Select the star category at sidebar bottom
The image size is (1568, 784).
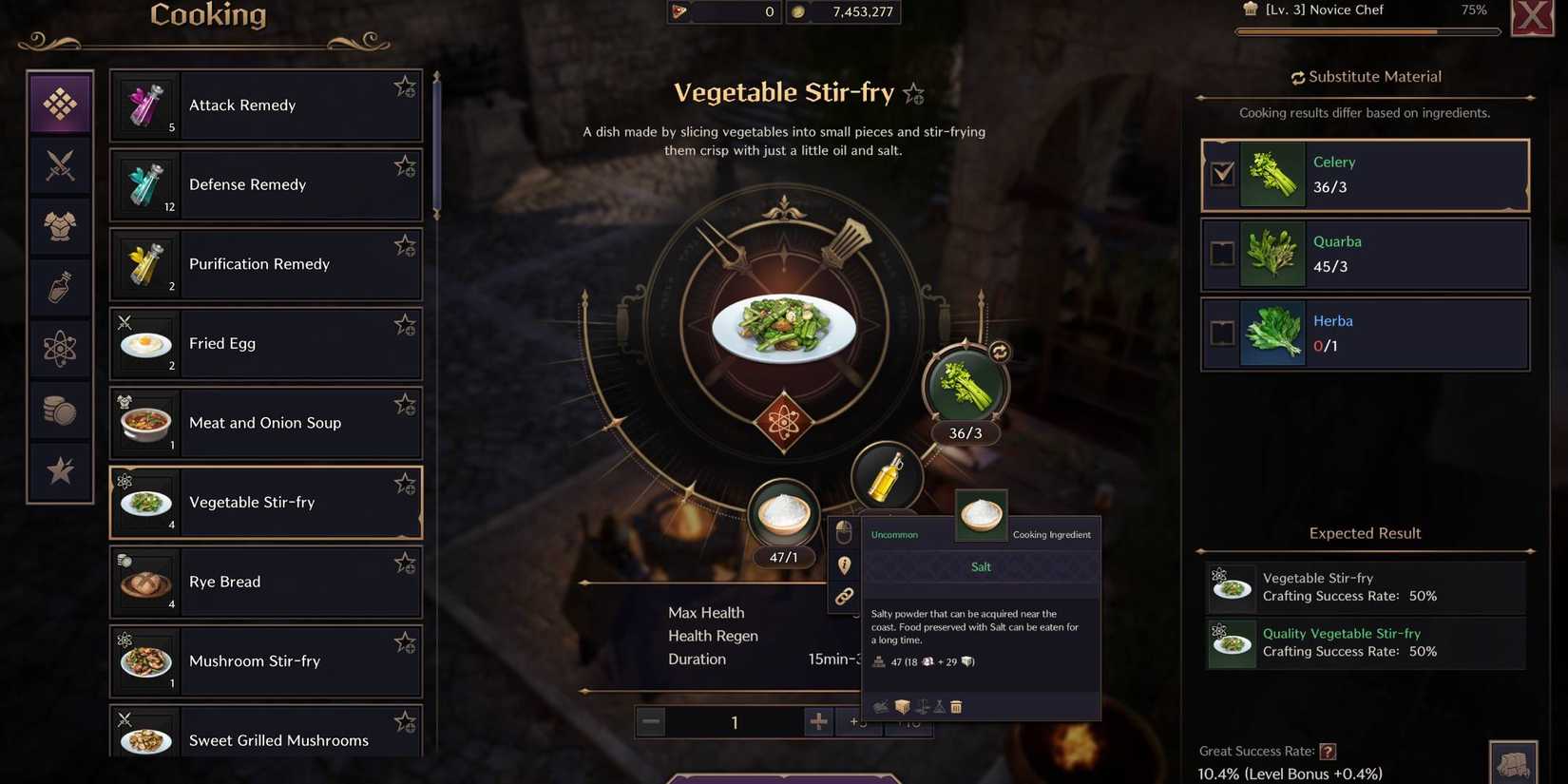click(60, 470)
